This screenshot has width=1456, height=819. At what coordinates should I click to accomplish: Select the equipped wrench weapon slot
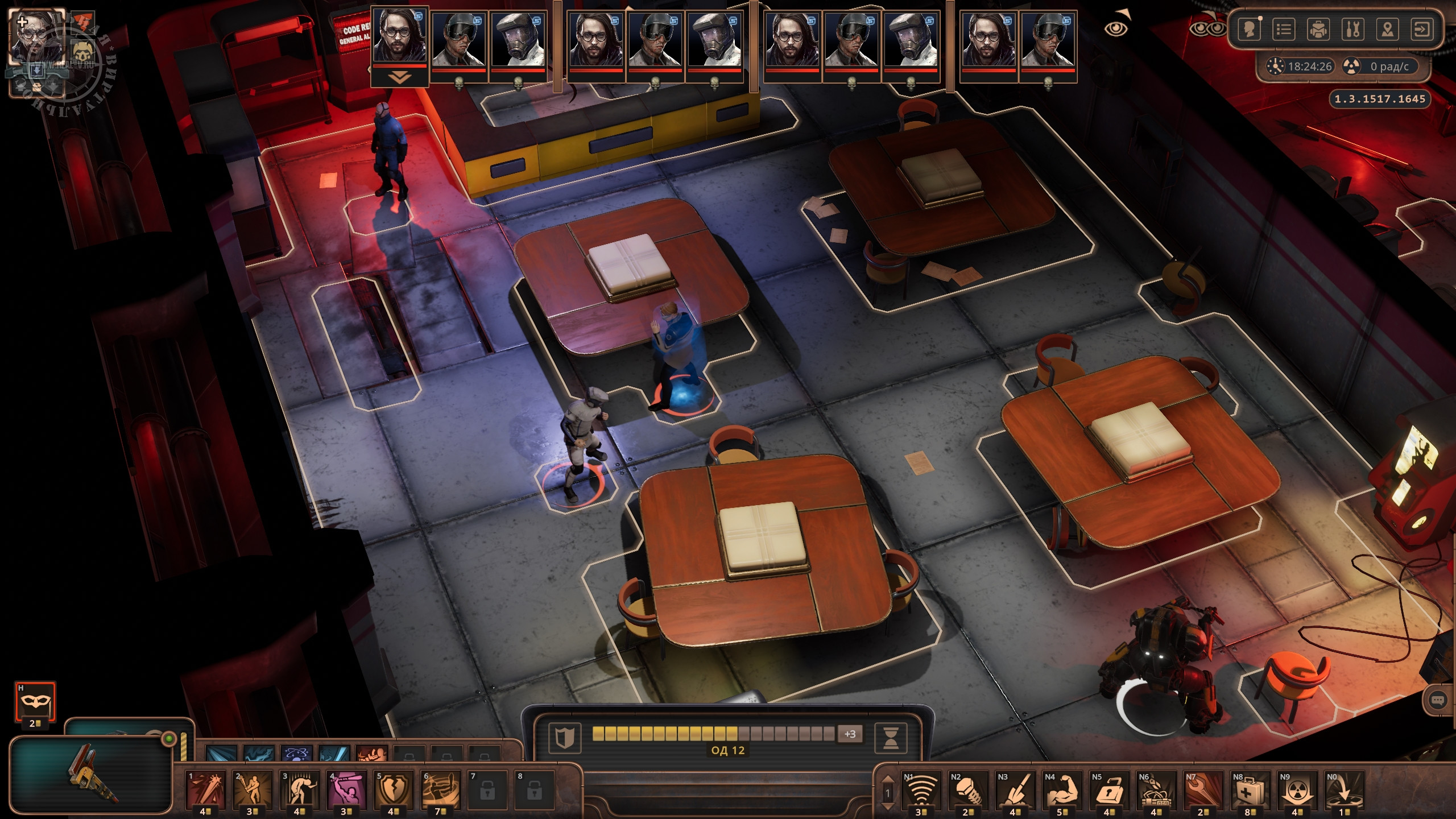tap(91, 774)
